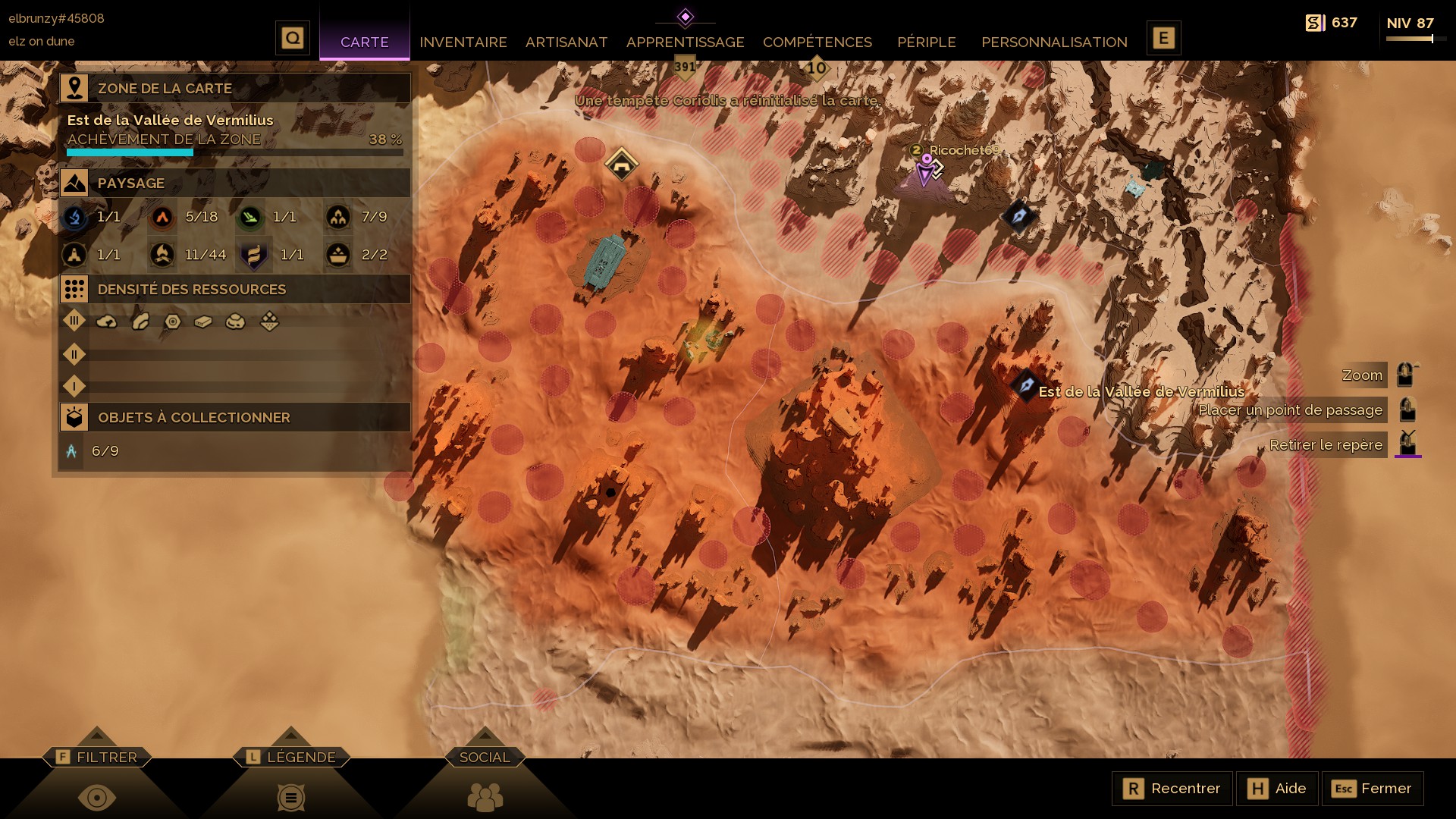Click the ZONE DE LA CARTE header
The image size is (1456, 819).
(x=235, y=88)
